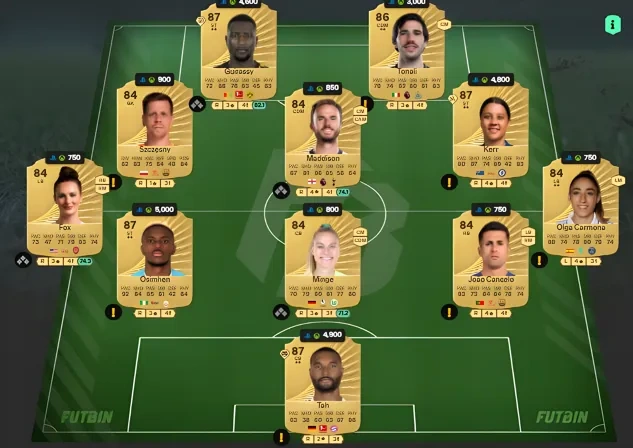Select the Minge player card
This screenshot has height=448, width=633.
click(322, 259)
